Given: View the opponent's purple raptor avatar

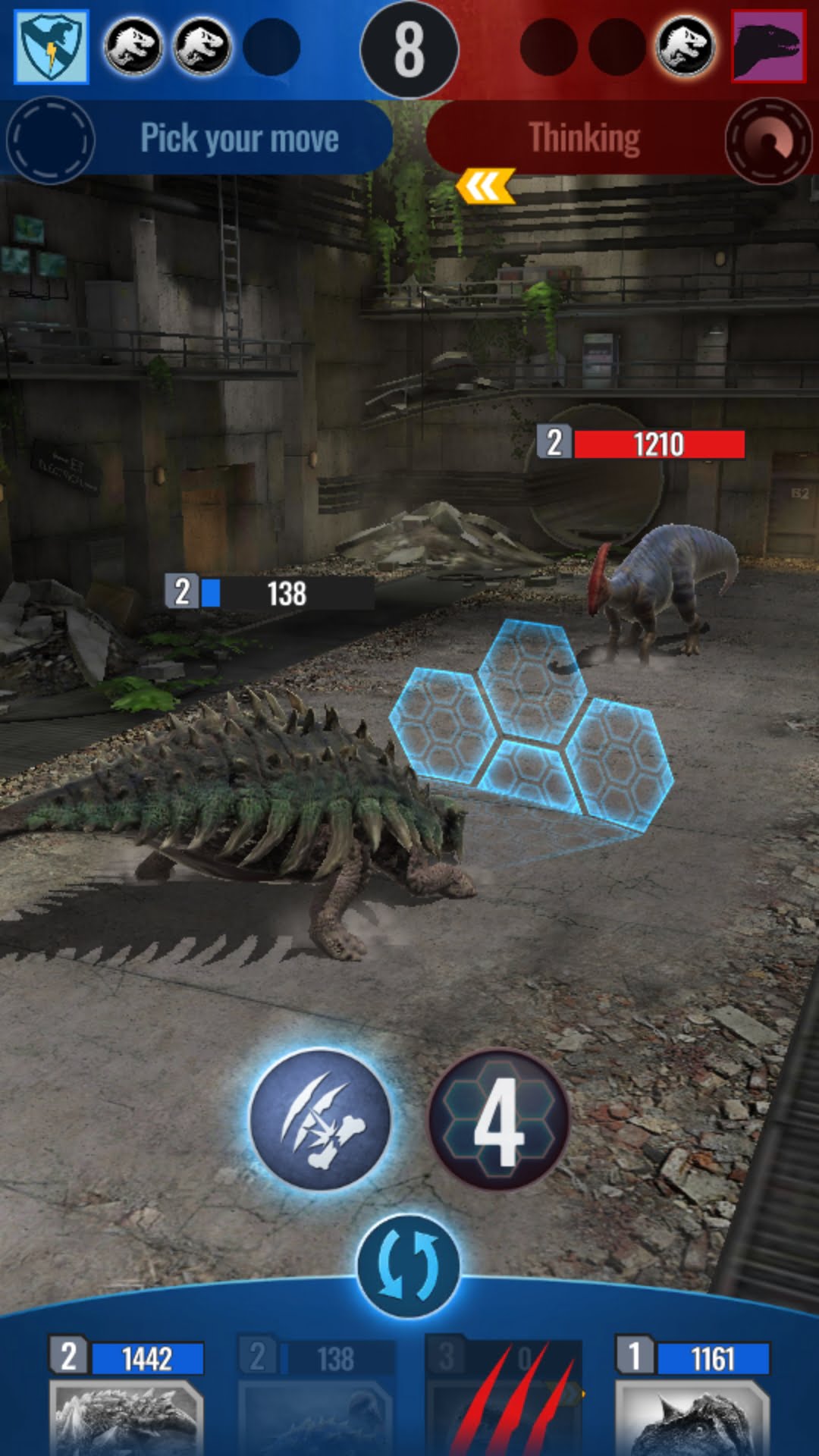Looking at the screenshot, I should tap(767, 47).
